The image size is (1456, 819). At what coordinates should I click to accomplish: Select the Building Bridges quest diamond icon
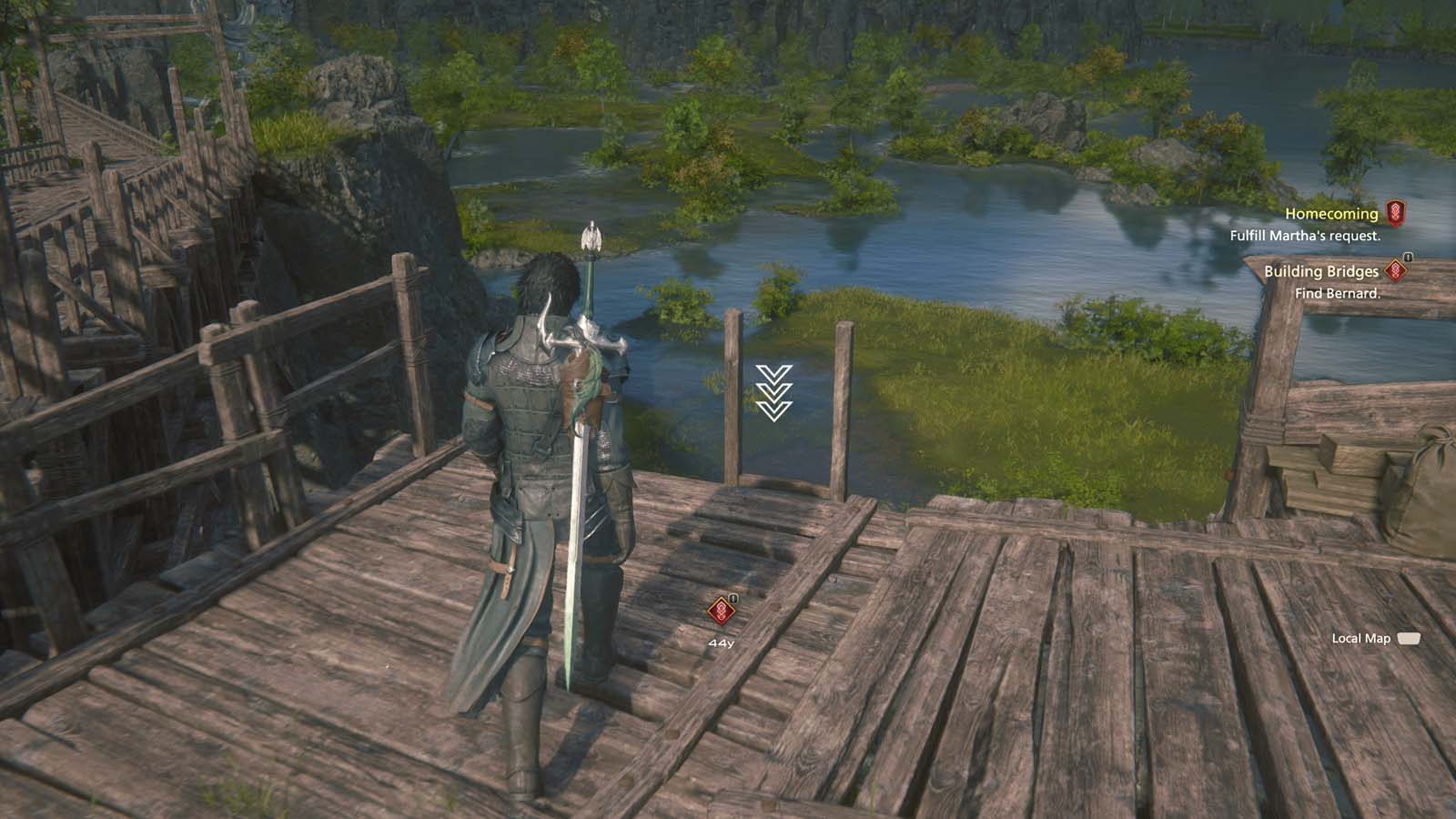pyautogui.click(x=1394, y=272)
